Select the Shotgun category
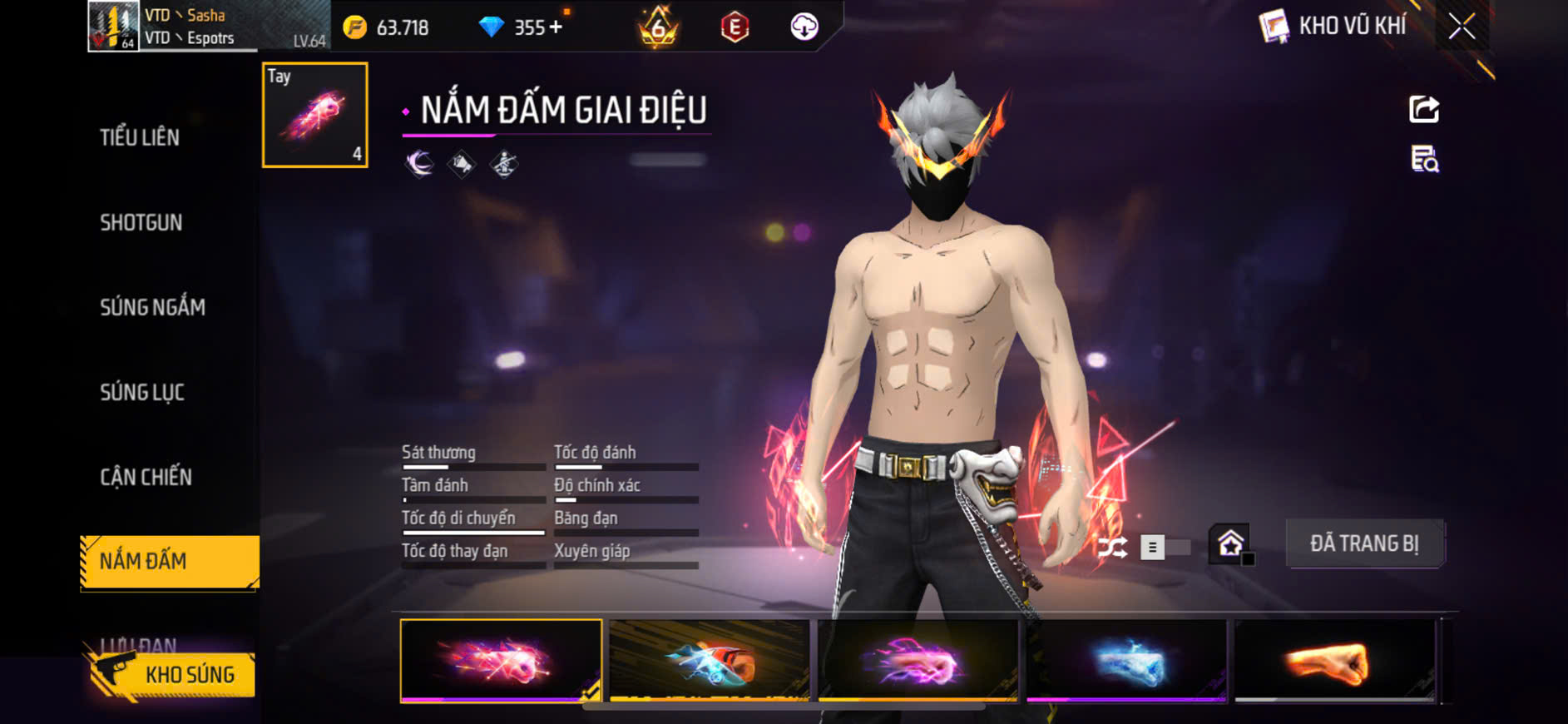This screenshot has height=724, width=1568. [x=141, y=222]
